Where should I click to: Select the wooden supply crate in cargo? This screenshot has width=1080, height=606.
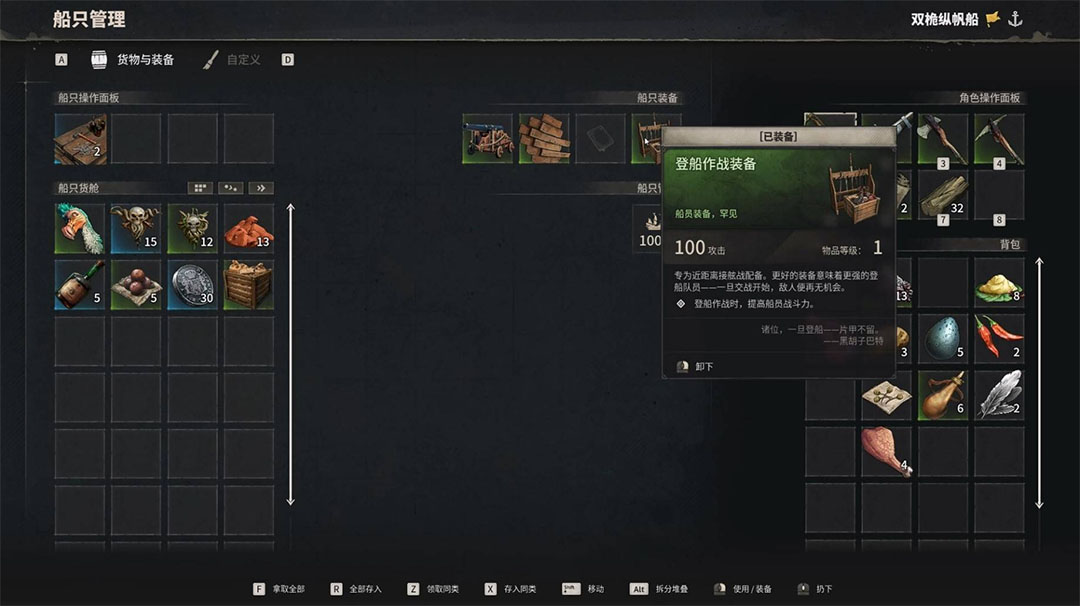248,285
